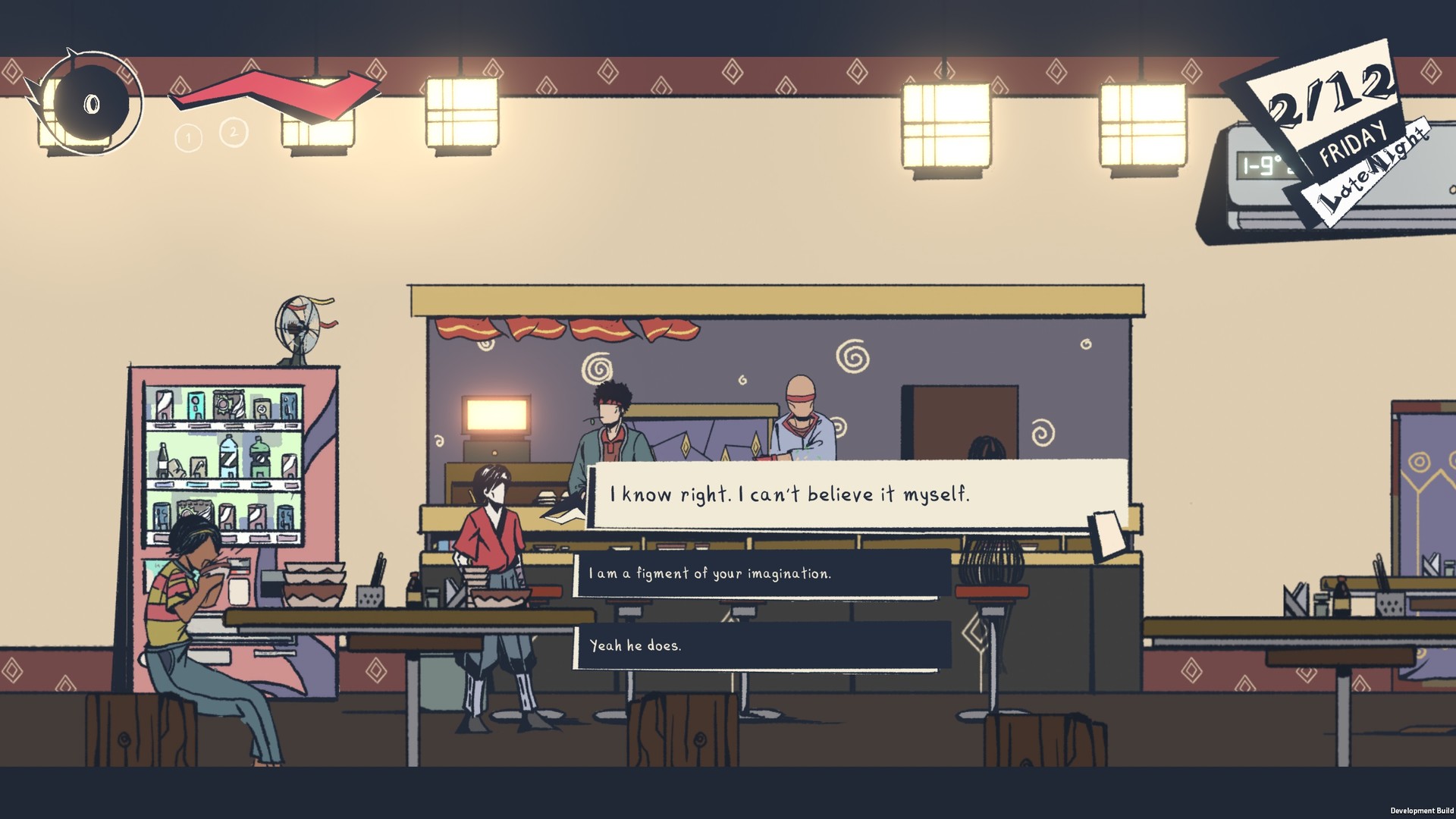
Task: Toggle stat circle labeled 2
Action: [233, 131]
